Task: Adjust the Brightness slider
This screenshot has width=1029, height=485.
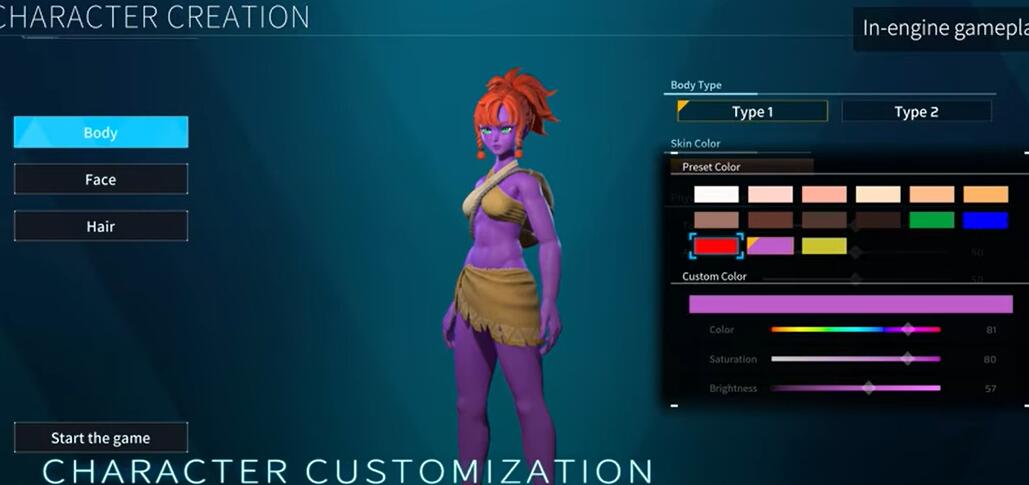Action: point(855,388)
